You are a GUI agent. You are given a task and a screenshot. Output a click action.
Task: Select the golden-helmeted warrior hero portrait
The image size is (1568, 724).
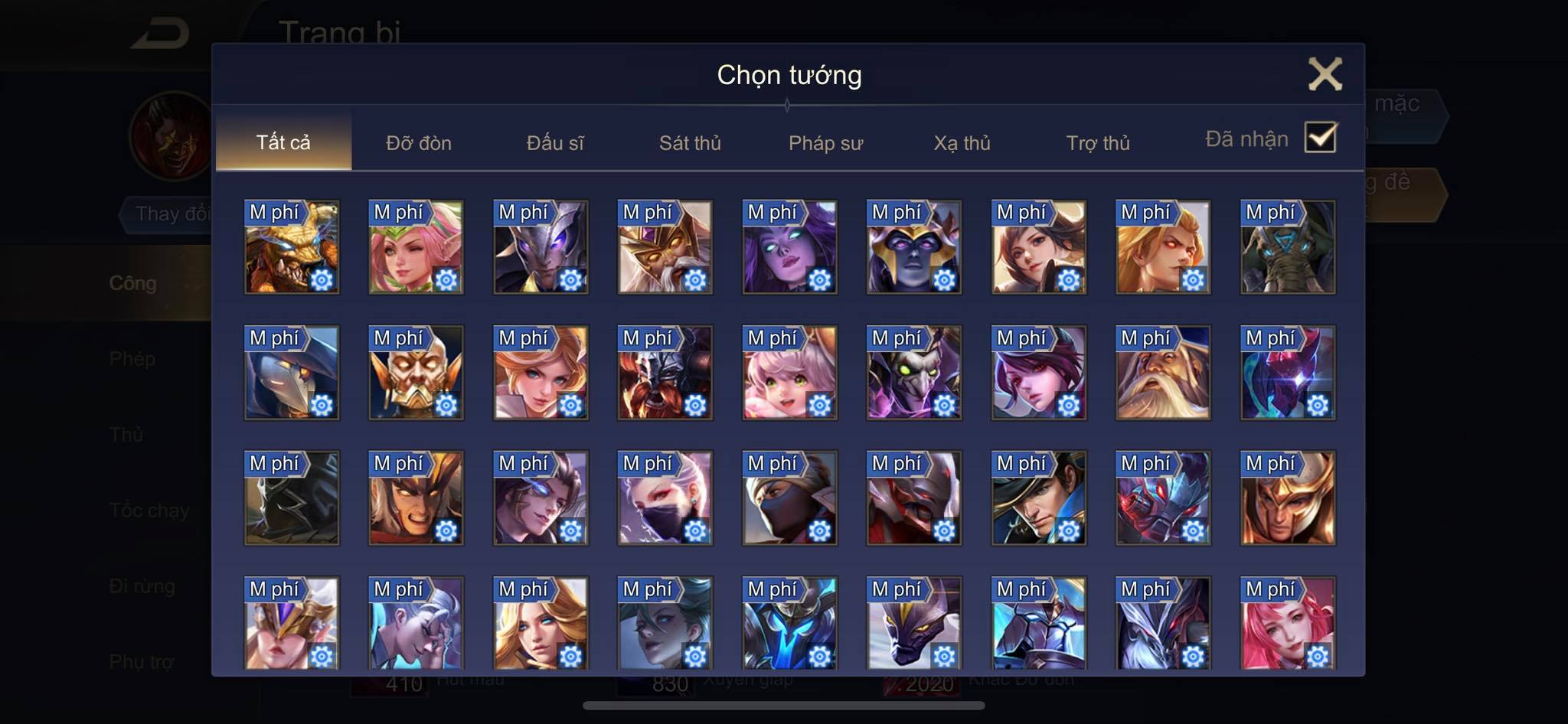click(x=1288, y=498)
